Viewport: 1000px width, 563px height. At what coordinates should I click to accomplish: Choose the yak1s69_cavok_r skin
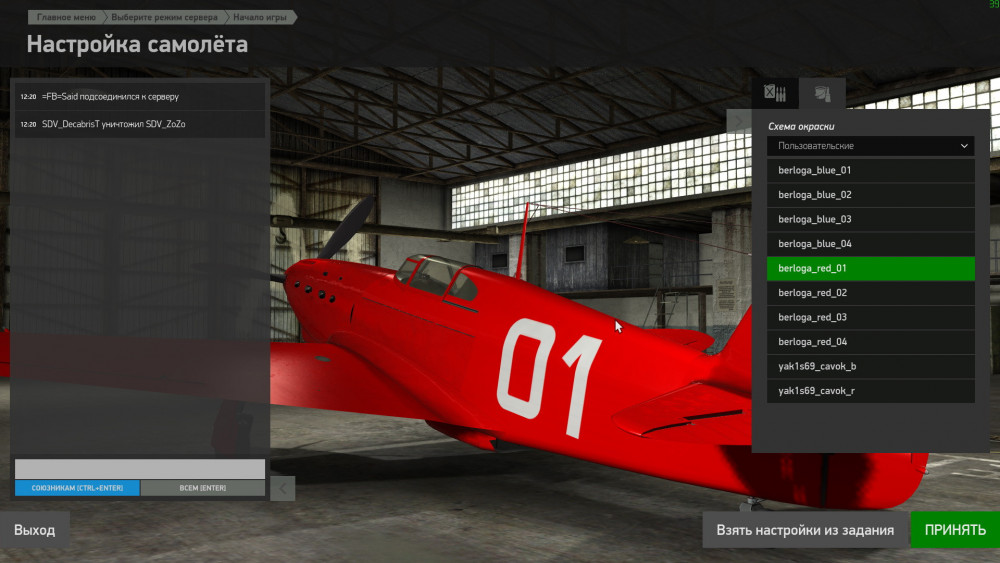[870, 391]
